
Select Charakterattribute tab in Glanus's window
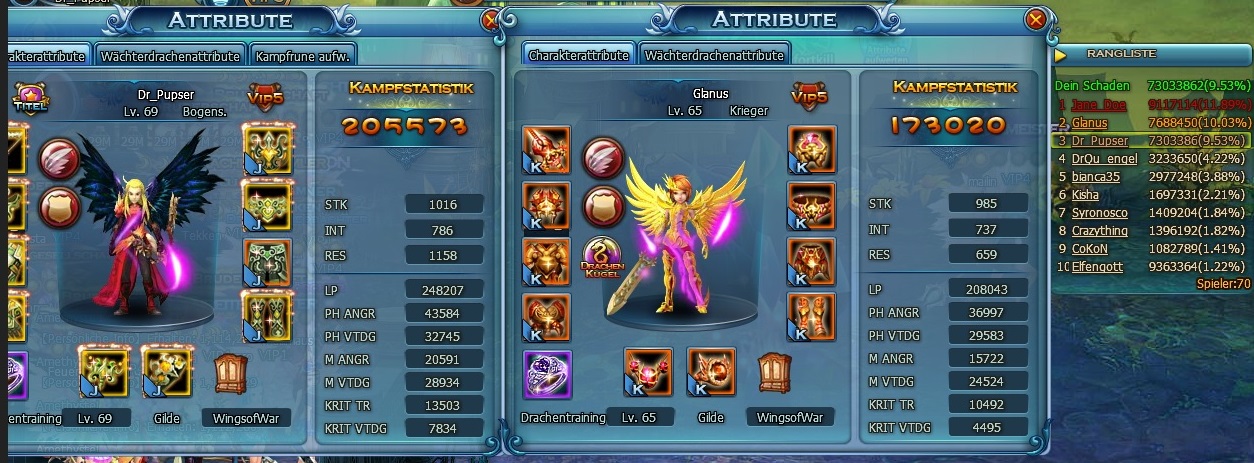[579, 56]
